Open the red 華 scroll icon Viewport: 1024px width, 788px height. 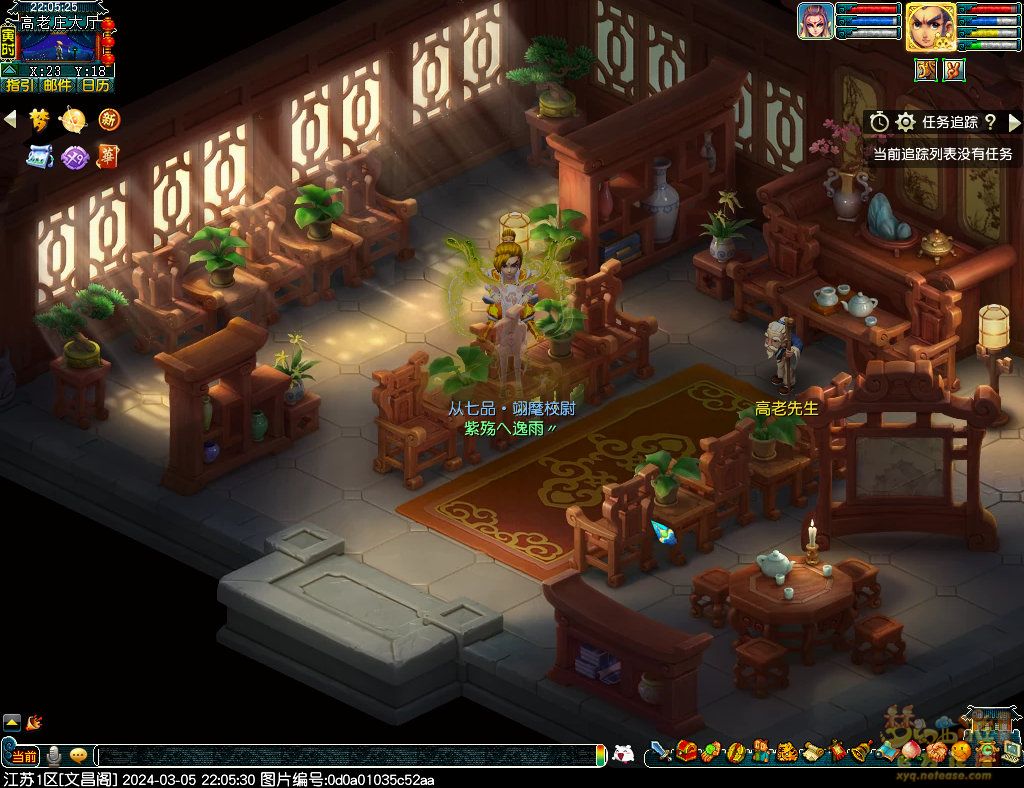(x=108, y=157)
